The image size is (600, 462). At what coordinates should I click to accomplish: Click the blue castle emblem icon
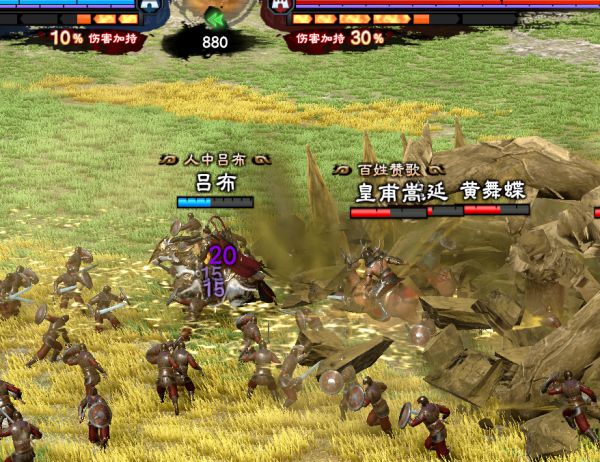[x=150, y=5]
